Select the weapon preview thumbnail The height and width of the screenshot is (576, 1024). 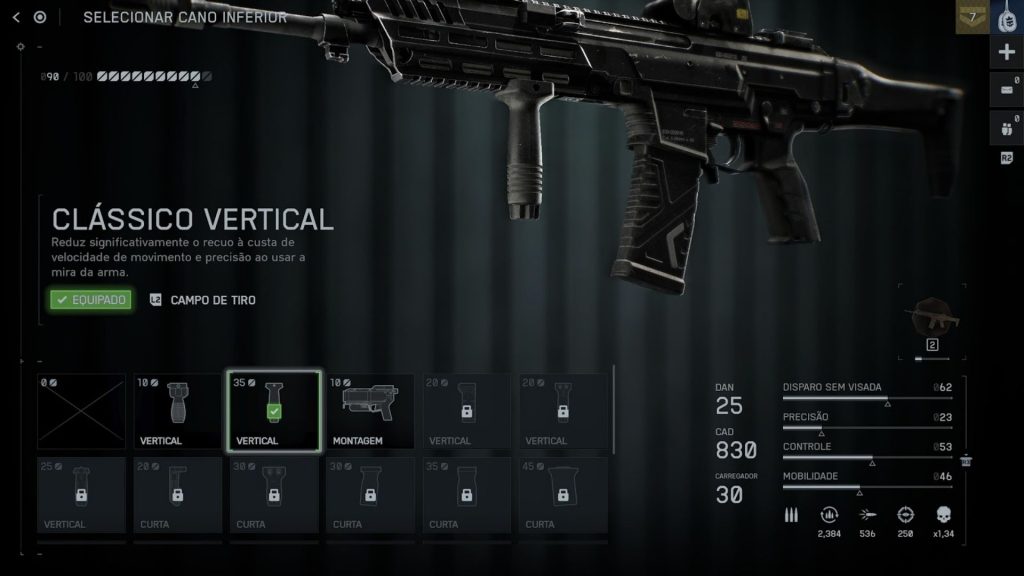[931, 322]
